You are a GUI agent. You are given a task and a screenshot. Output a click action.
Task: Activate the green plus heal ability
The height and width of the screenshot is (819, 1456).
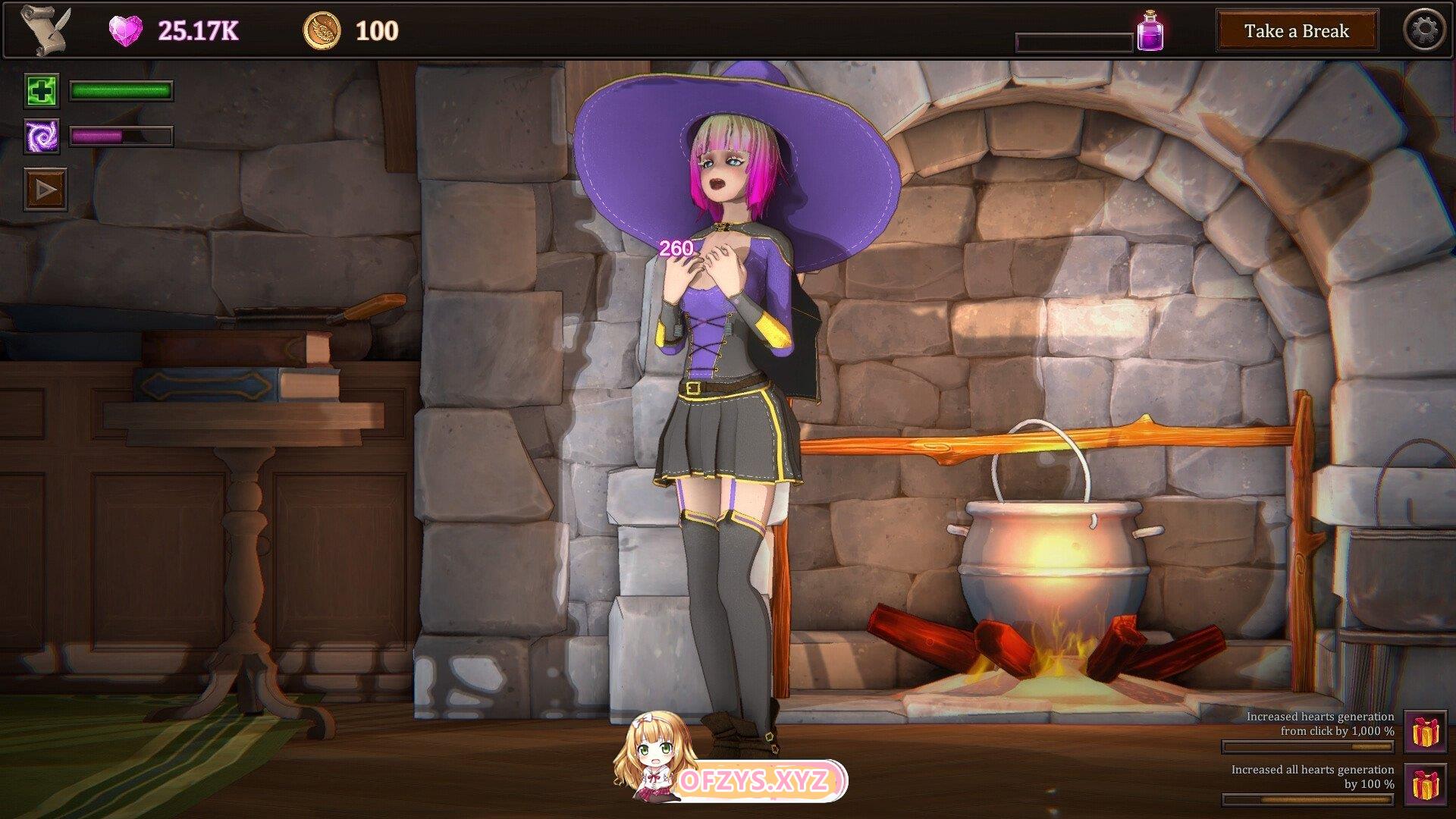(42, 91)
